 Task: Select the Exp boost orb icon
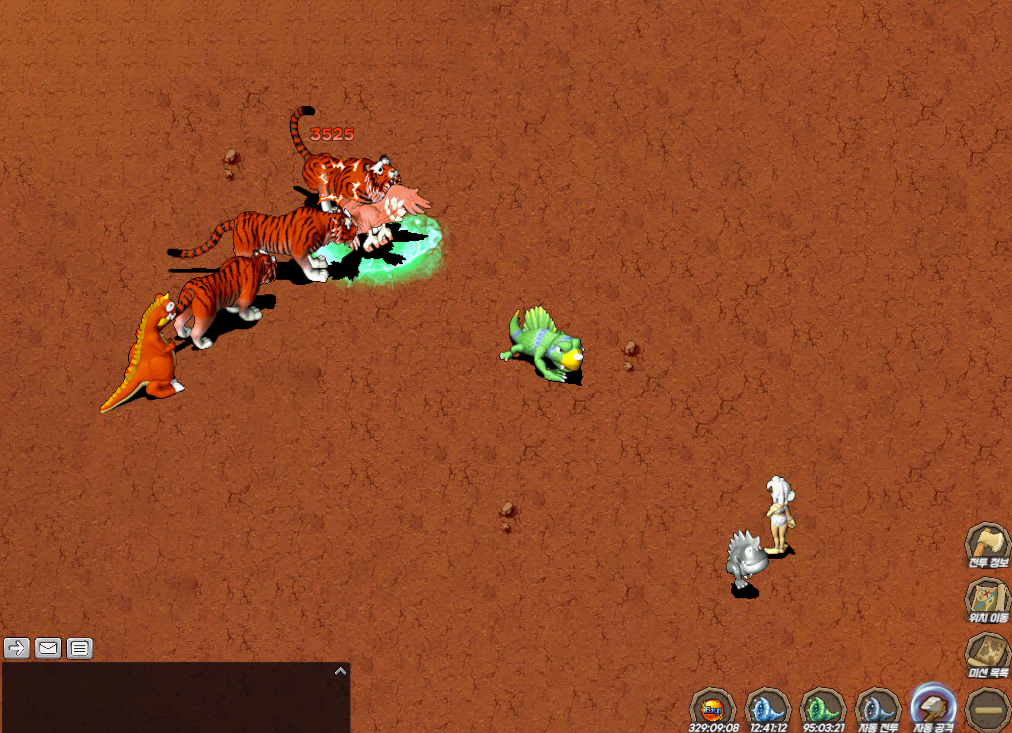(713, 708)
